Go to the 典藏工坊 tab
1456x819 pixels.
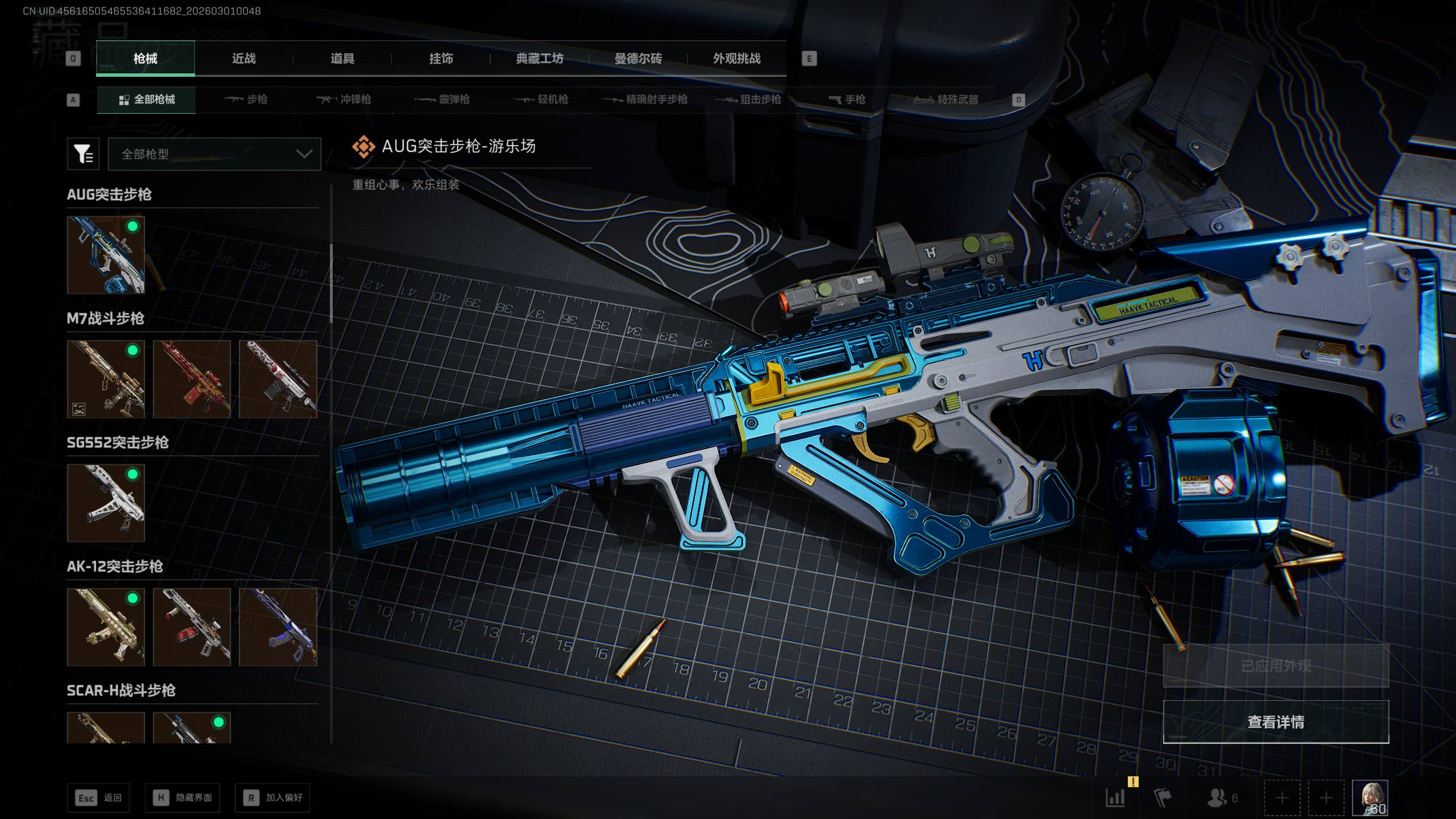point(539,59)
